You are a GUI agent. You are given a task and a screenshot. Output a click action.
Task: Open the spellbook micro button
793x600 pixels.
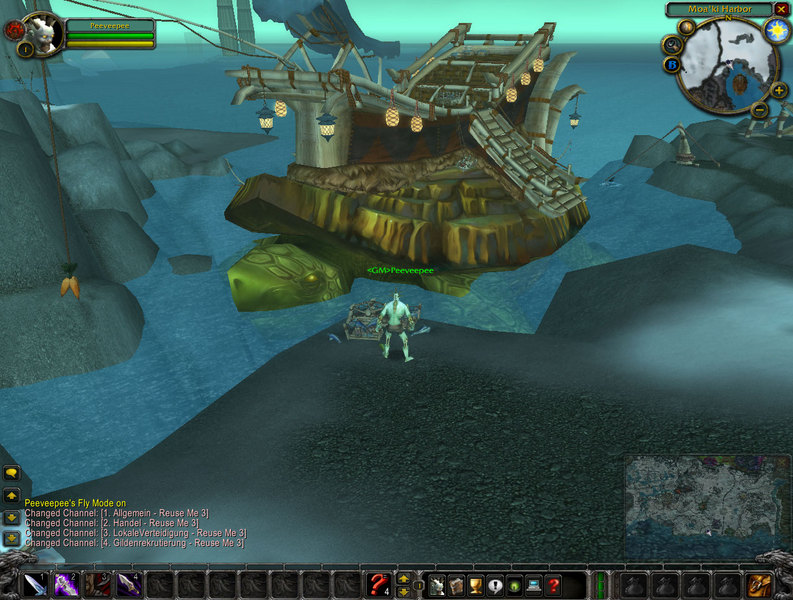tap(457, 585)
